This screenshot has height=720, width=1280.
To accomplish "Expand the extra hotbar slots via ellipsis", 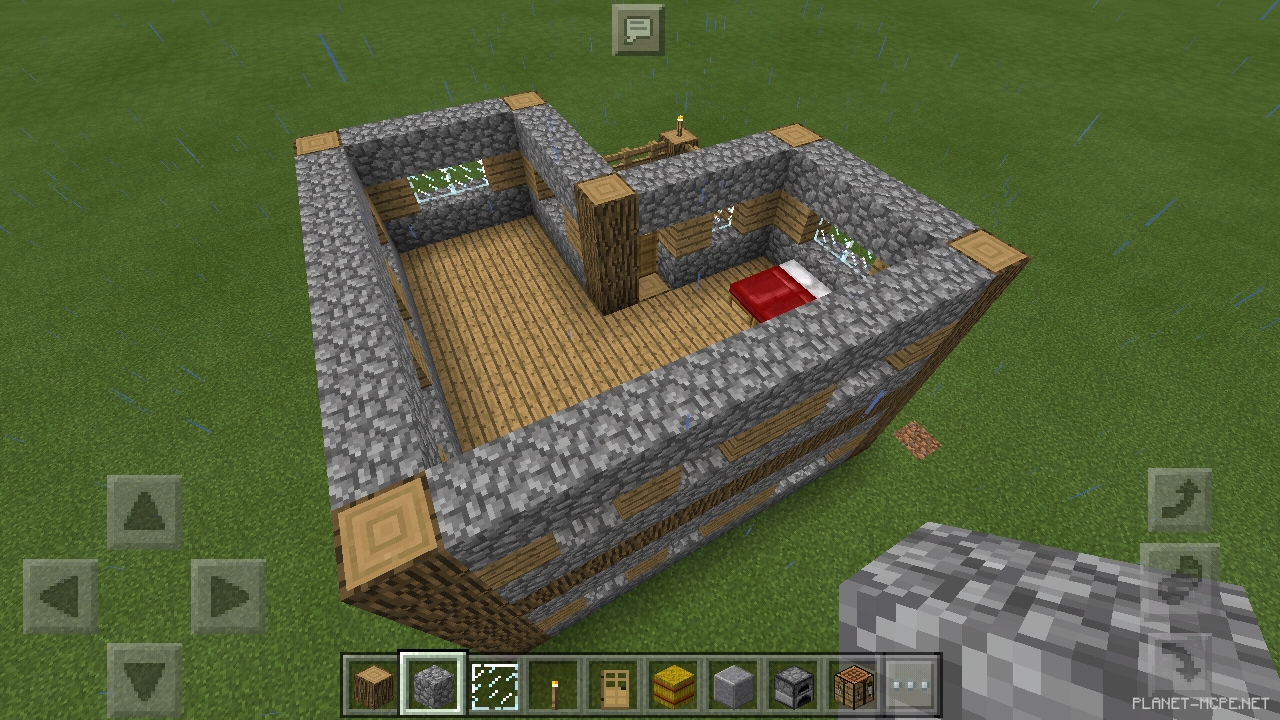I will 911,685.
